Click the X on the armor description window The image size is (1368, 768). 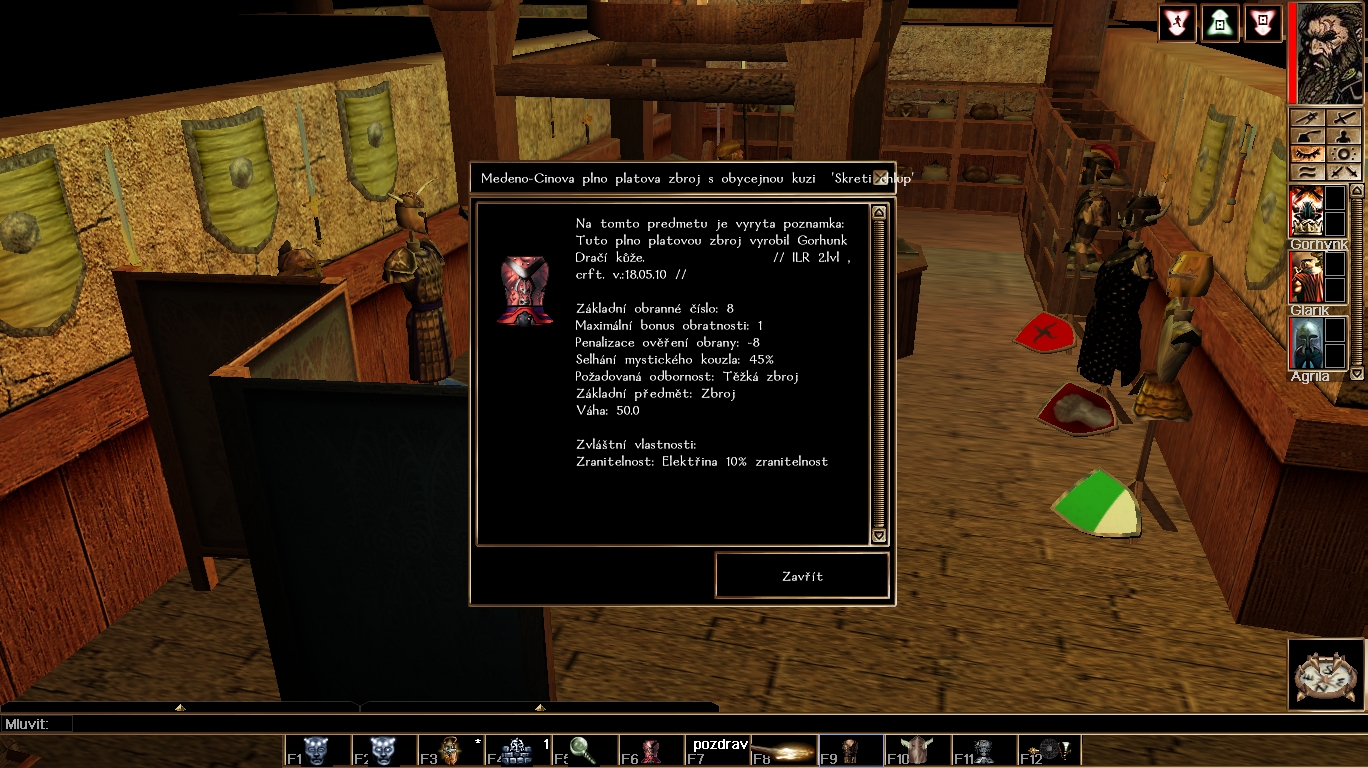[879, 178]
